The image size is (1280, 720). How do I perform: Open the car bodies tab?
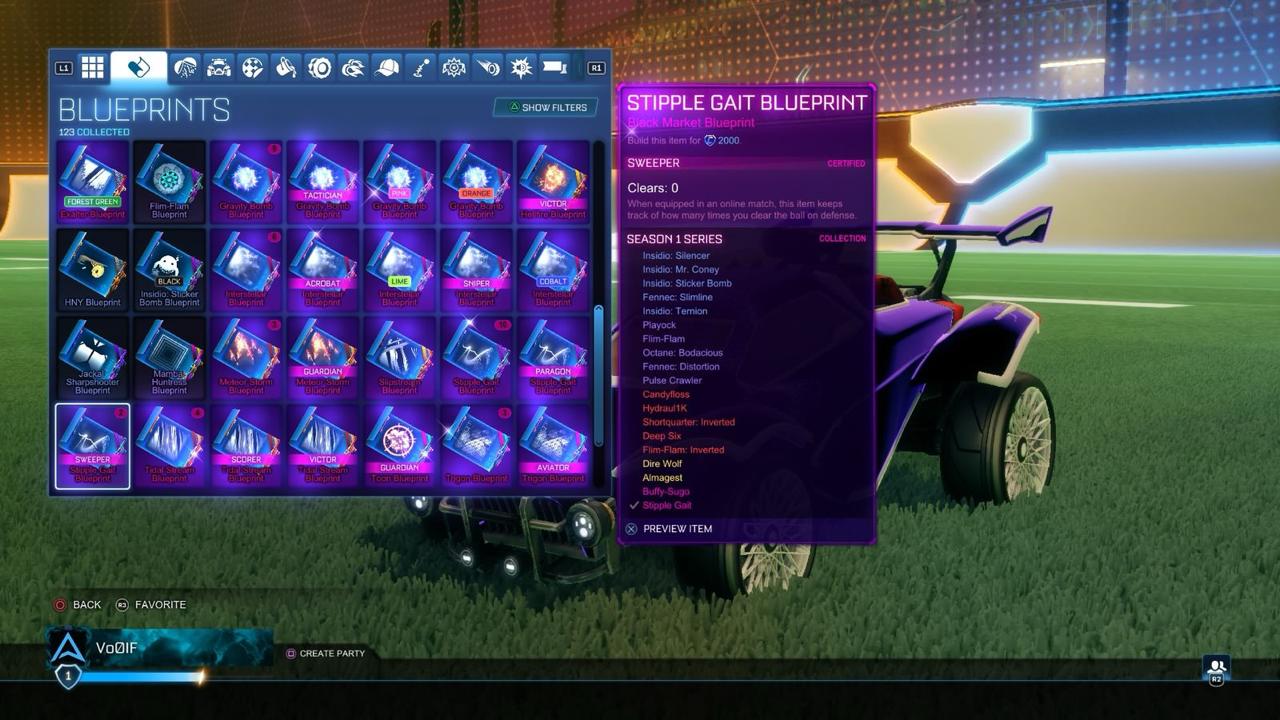click(x=219, y=67)
